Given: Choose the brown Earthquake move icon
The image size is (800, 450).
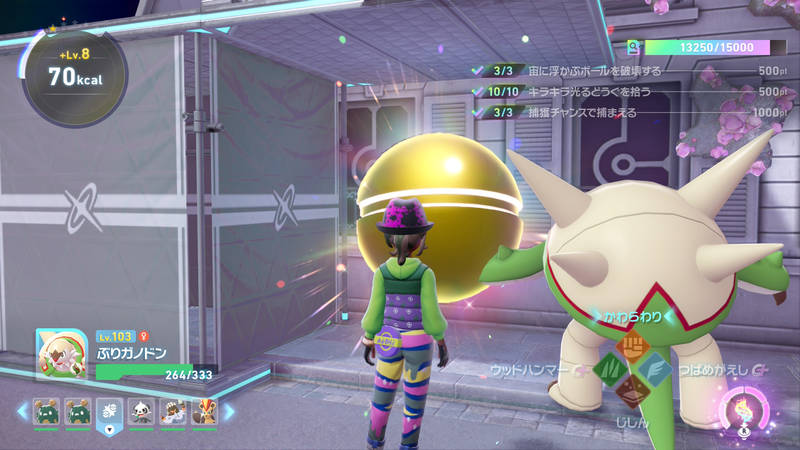Looking at the screenshot, I should click(x=631, y=392).
